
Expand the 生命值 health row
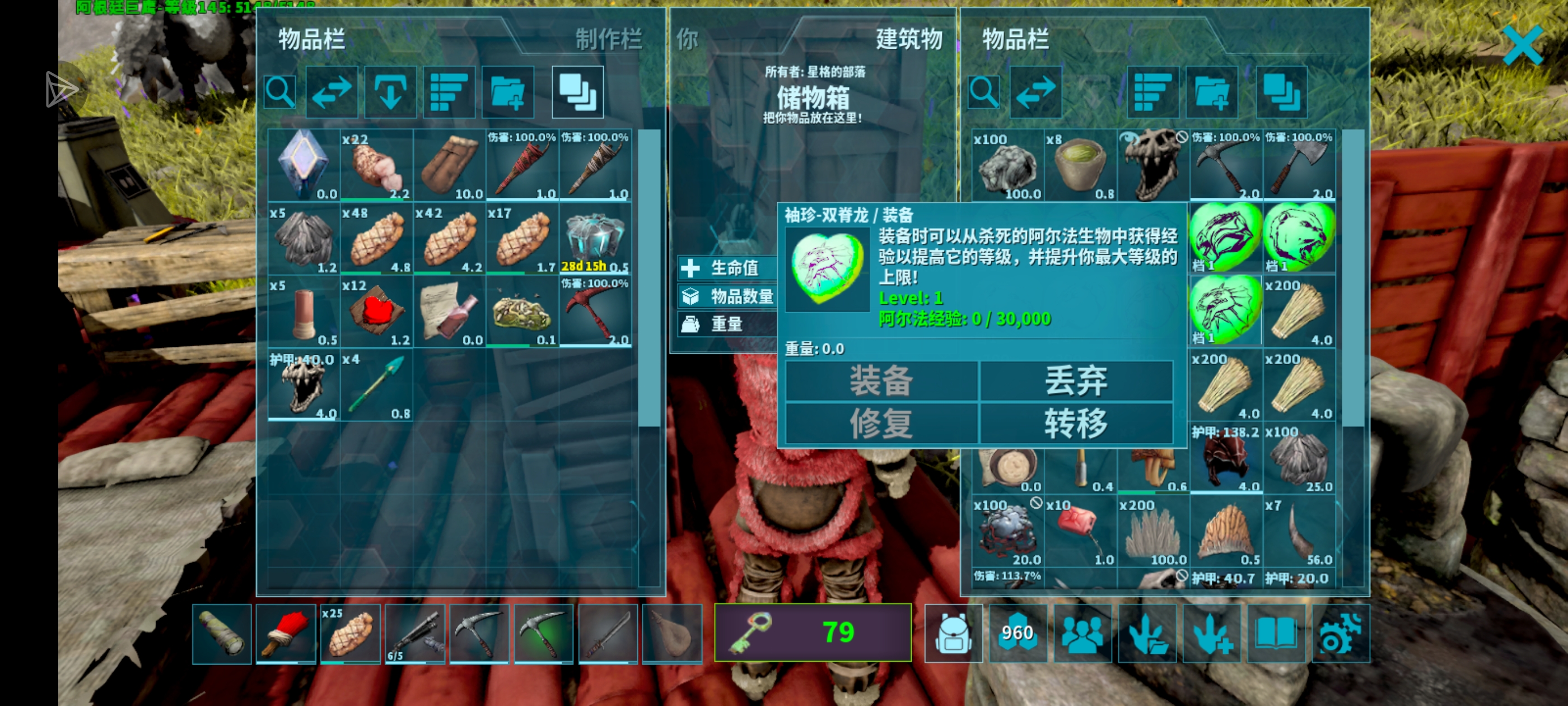pyautogui.click(x=728, y=268)
